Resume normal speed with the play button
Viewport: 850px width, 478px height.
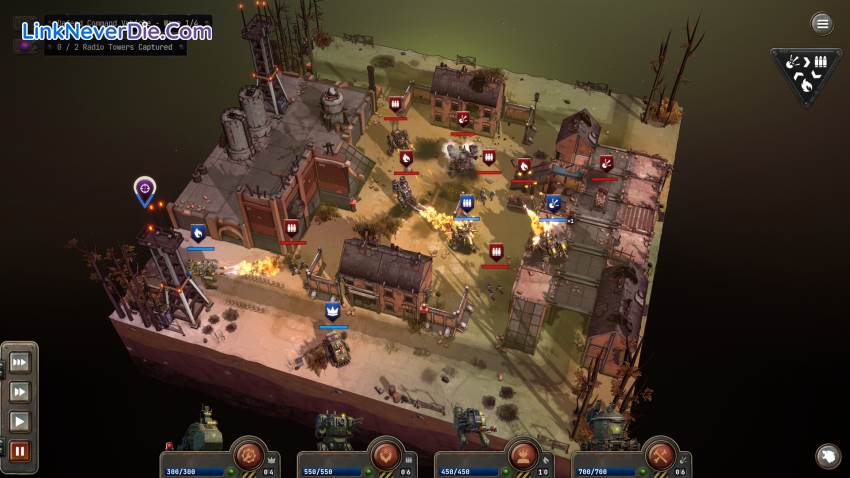[19, 421]
